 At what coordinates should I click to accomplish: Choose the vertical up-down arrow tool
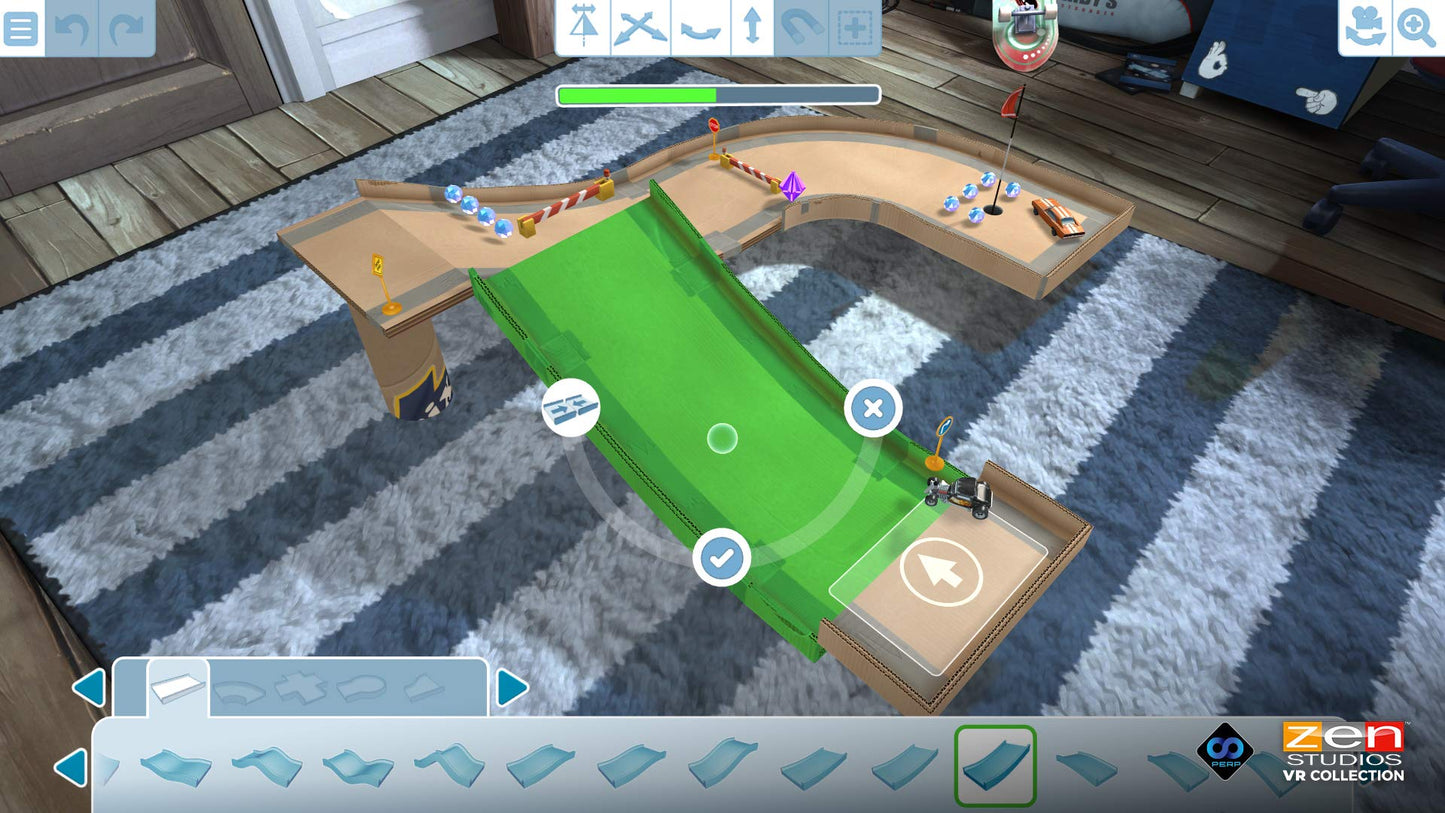pyautogui.click(x=752, y=28)
